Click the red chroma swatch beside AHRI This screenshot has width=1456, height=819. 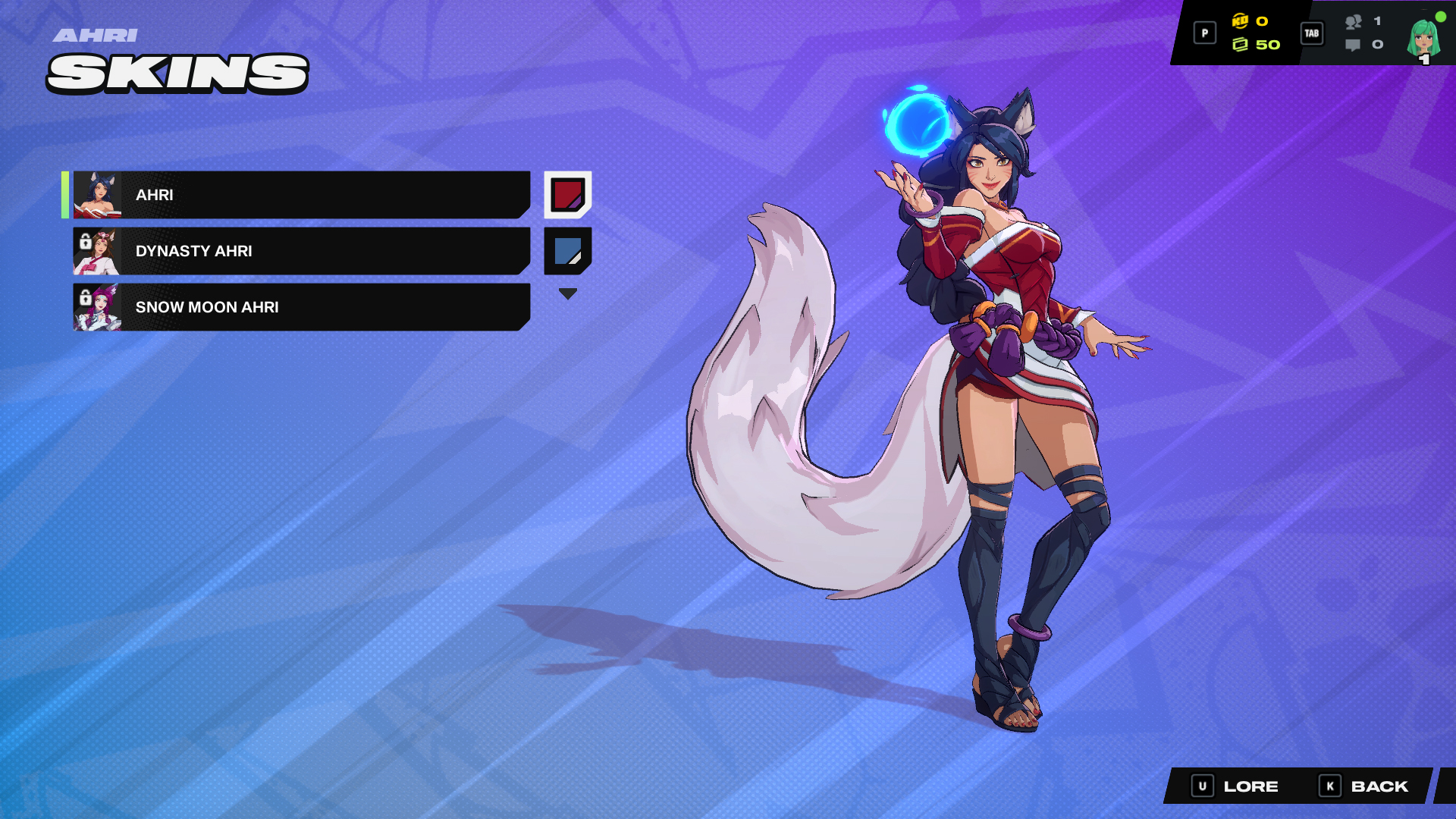tap(567, 194)
